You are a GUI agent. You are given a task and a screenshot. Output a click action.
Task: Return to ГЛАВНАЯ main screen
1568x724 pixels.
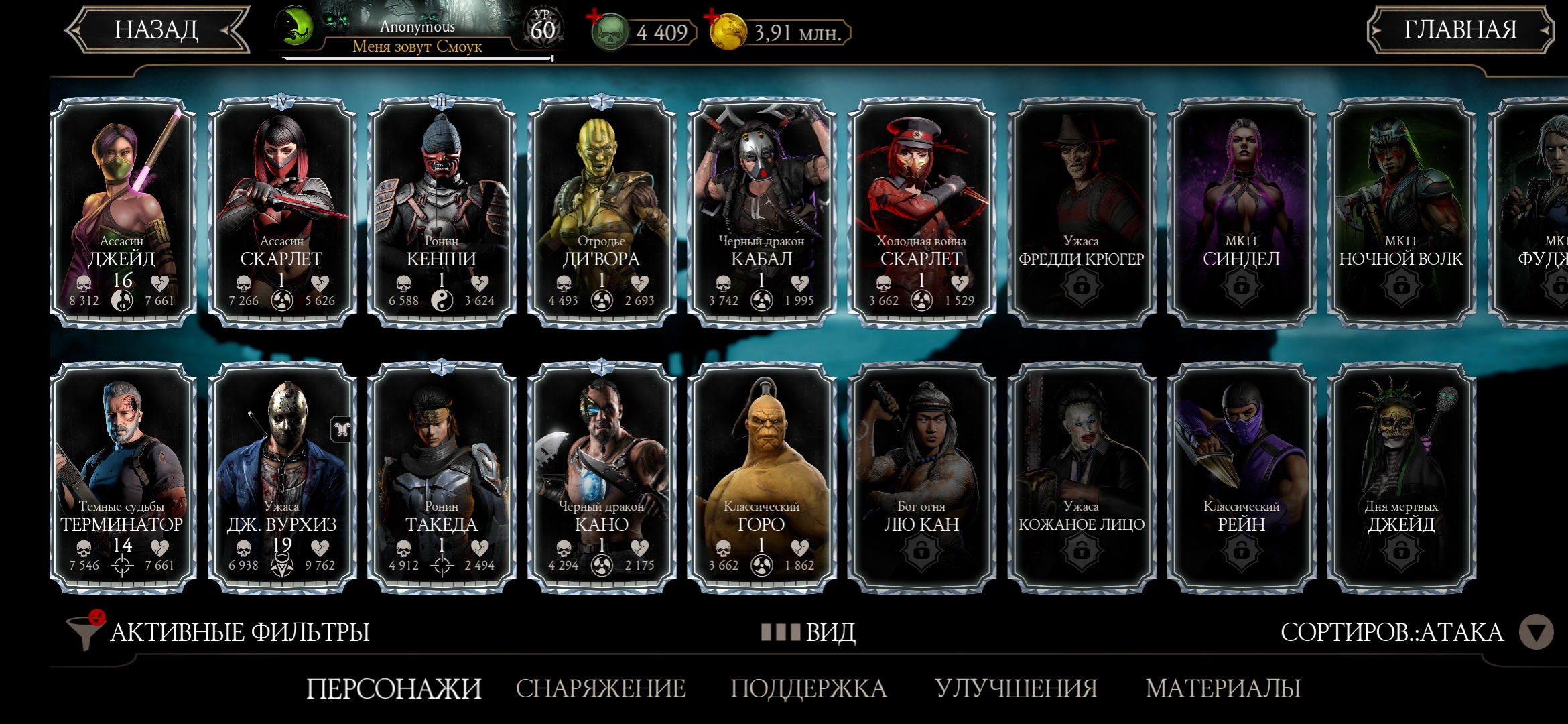(1459, 30)
